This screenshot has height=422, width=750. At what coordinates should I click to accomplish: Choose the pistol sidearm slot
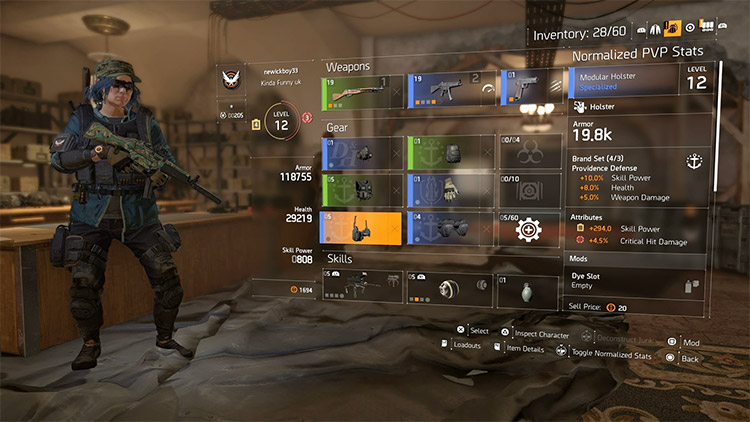[x=529, y=93]
